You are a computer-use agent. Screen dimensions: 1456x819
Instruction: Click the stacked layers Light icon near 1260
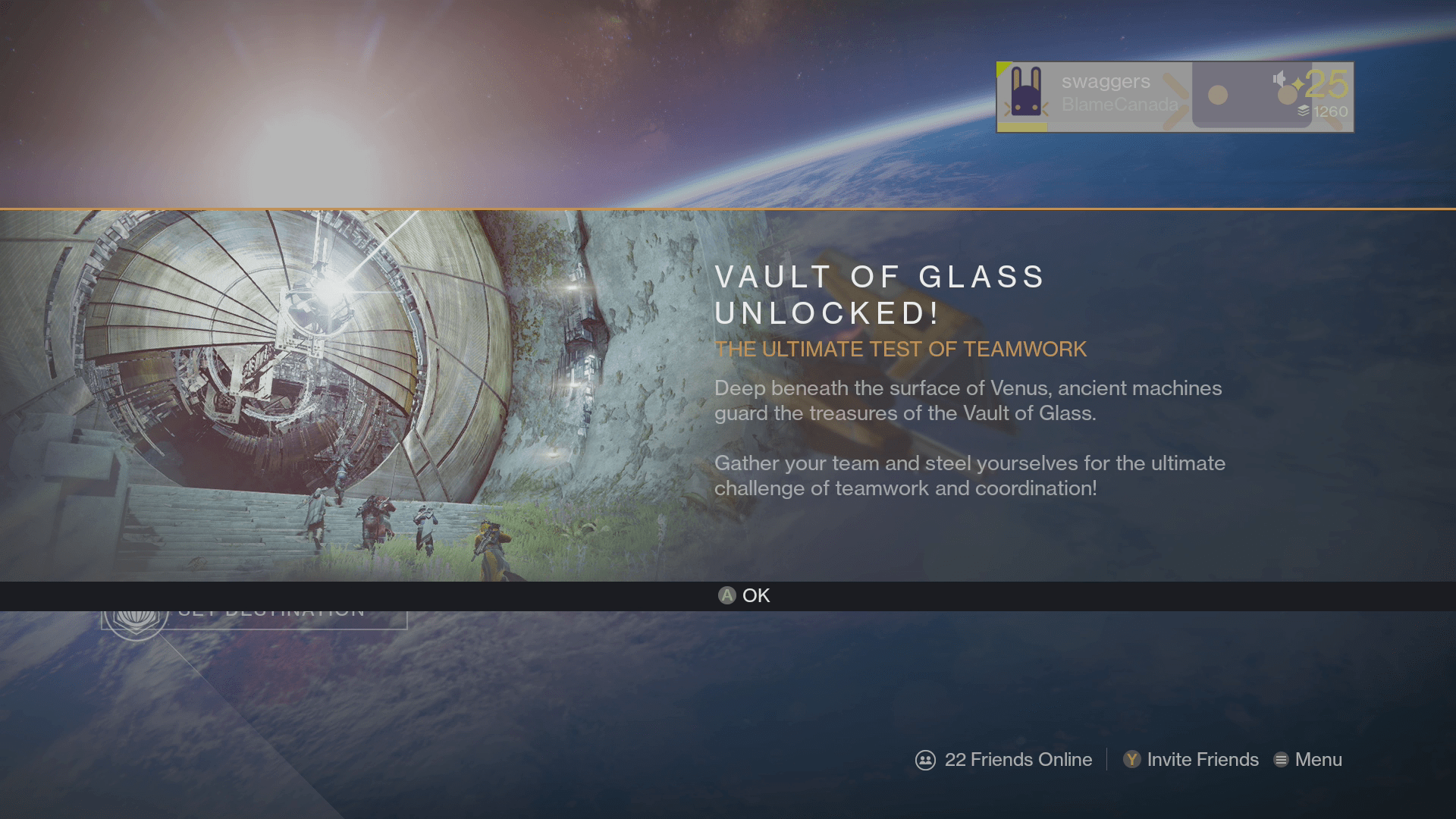pos(1304,112)
